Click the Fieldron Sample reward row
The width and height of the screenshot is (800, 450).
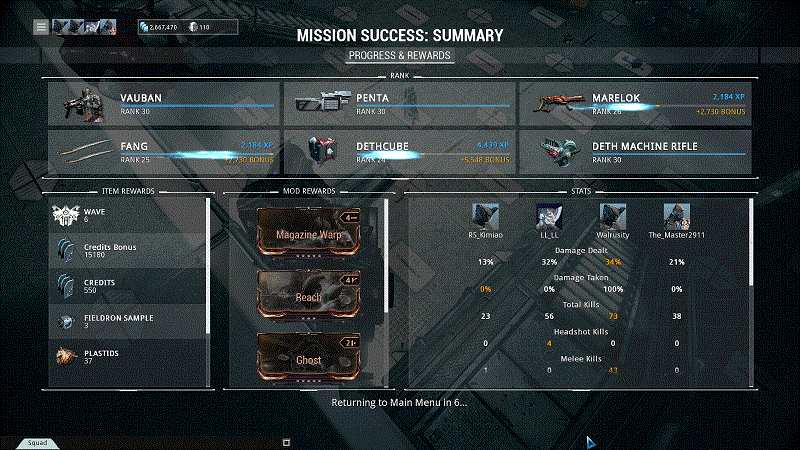(128, 321)
